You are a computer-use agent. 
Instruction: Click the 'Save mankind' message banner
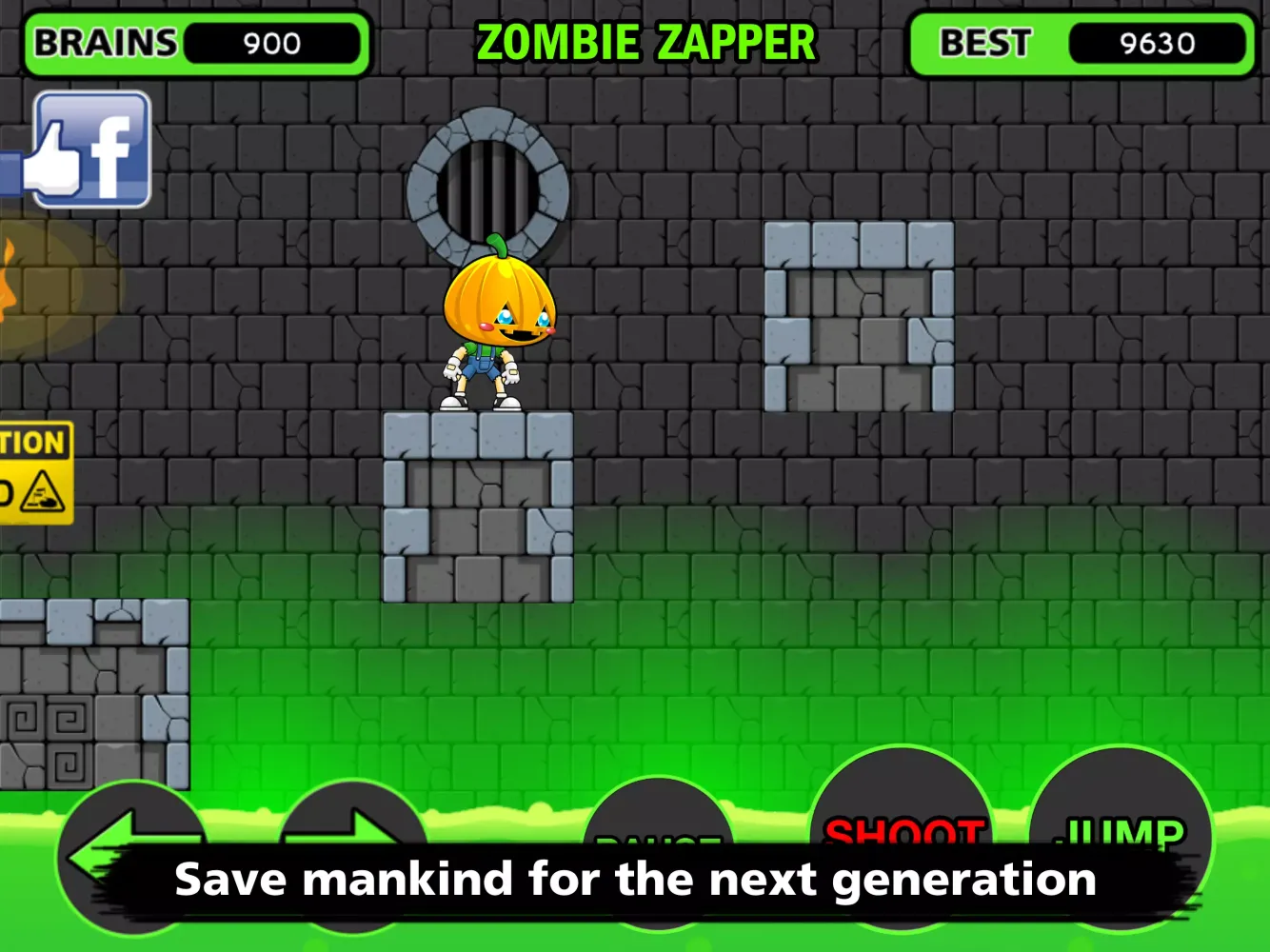click(635, 878)
